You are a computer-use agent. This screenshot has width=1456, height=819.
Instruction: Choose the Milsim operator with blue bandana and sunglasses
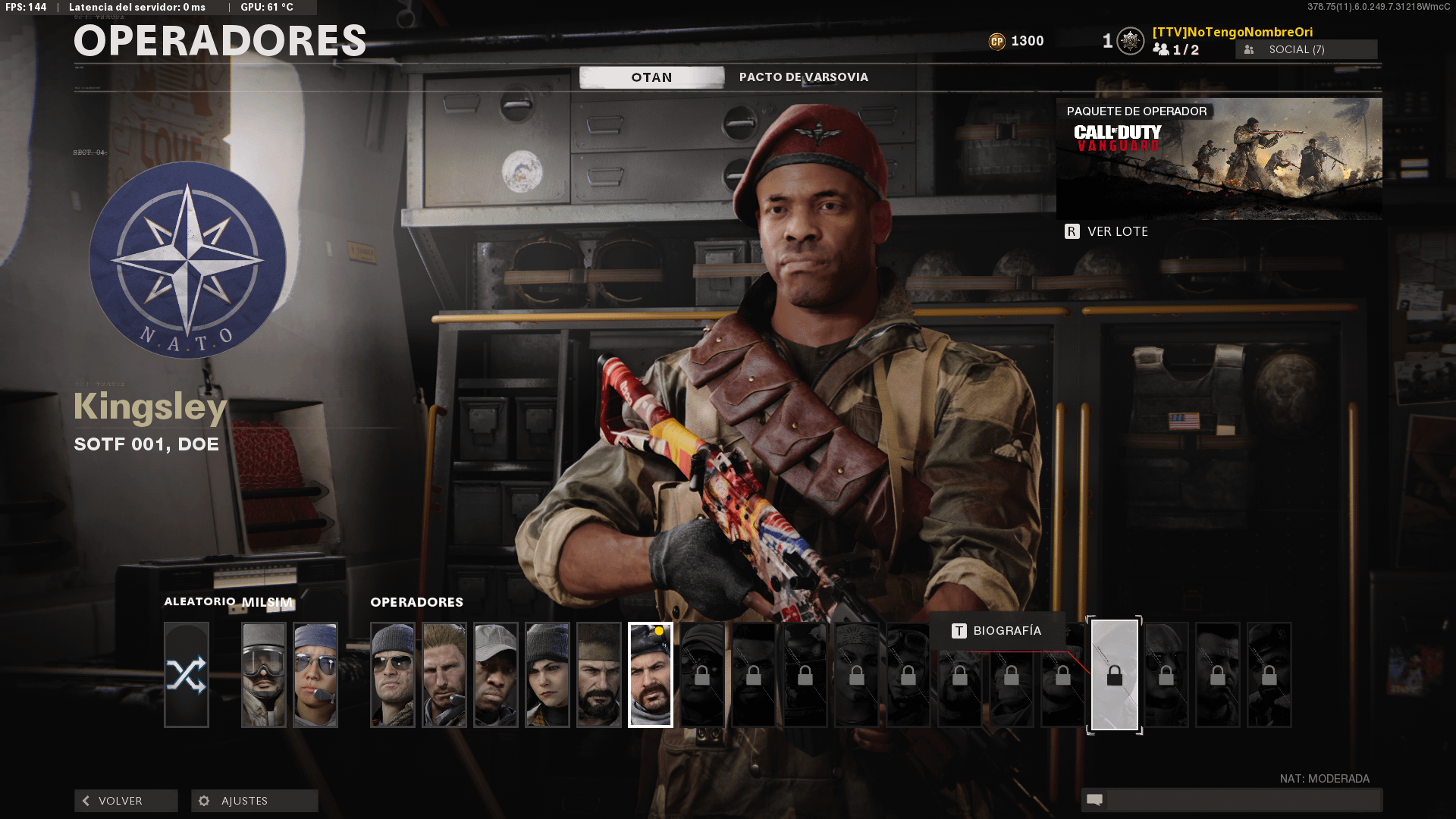pyautogui.click(x=315, y=675)
